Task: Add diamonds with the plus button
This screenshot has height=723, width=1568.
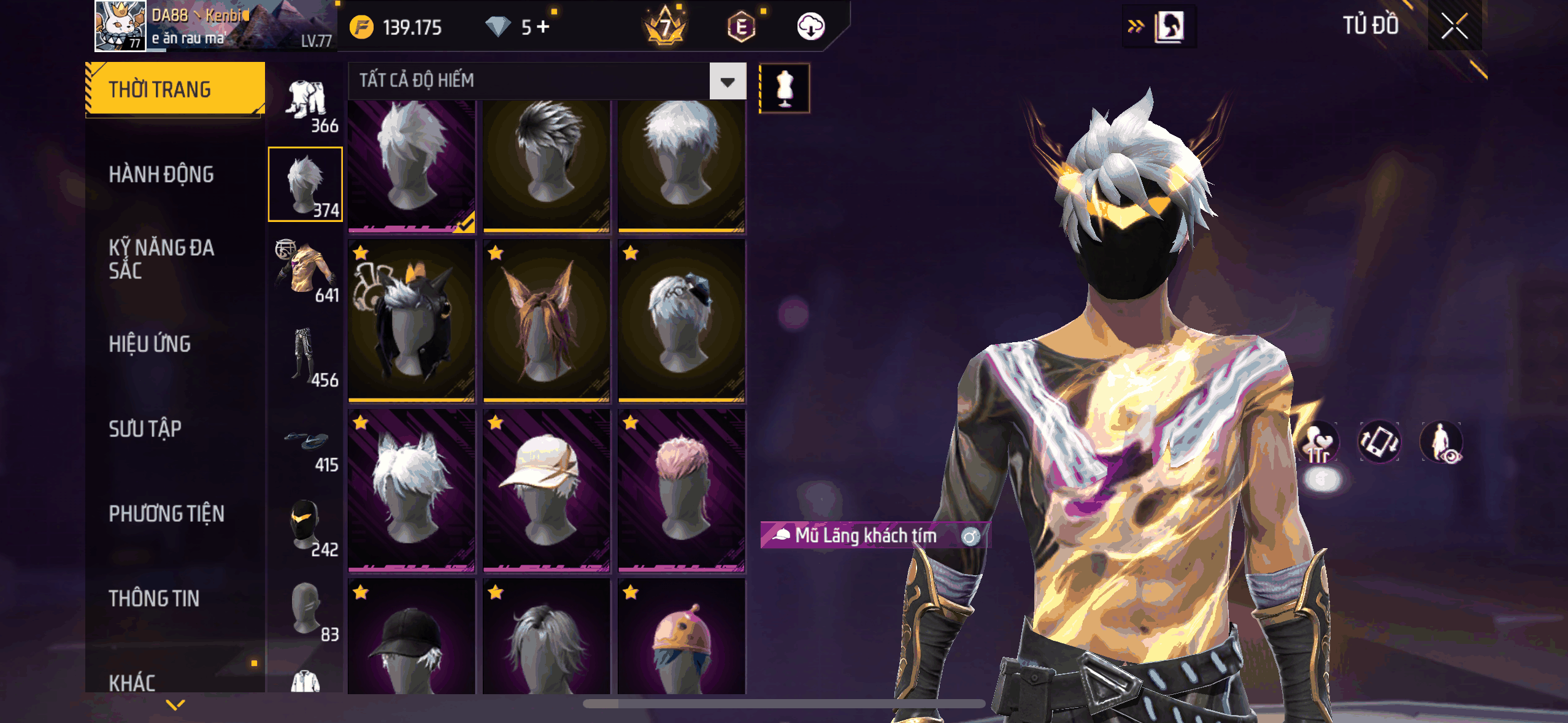Action: tap(543, 27)
